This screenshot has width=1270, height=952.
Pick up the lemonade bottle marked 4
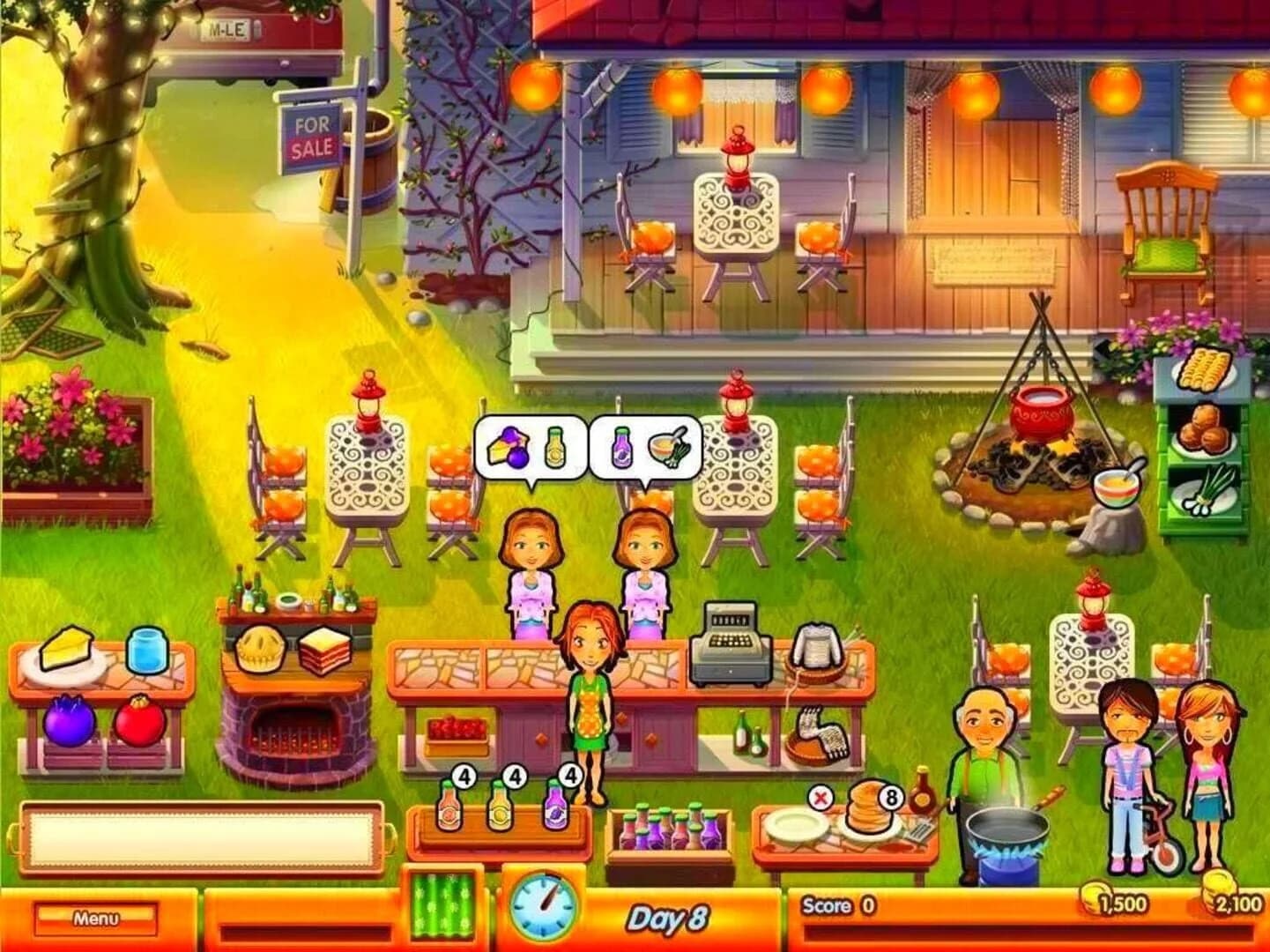501,807
